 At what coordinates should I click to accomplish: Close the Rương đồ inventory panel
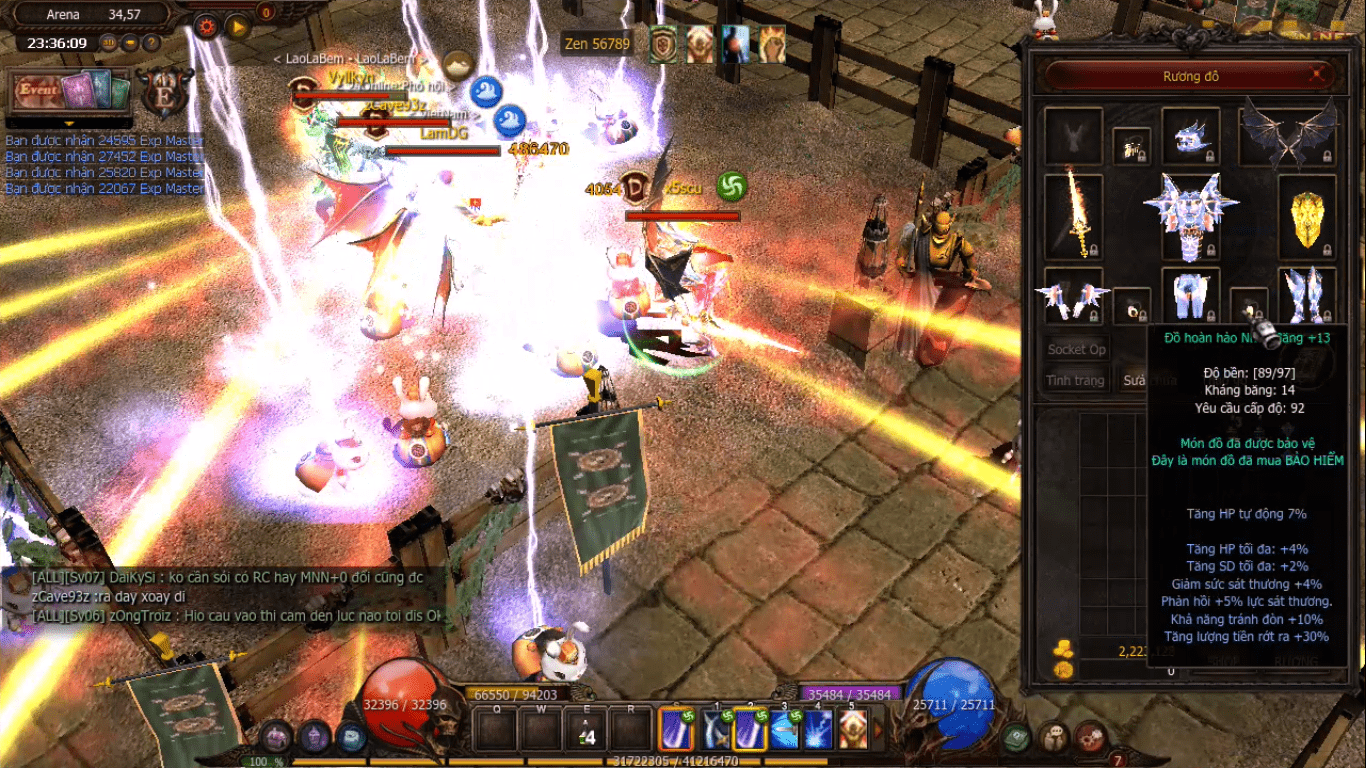(x=1318, y=75)
